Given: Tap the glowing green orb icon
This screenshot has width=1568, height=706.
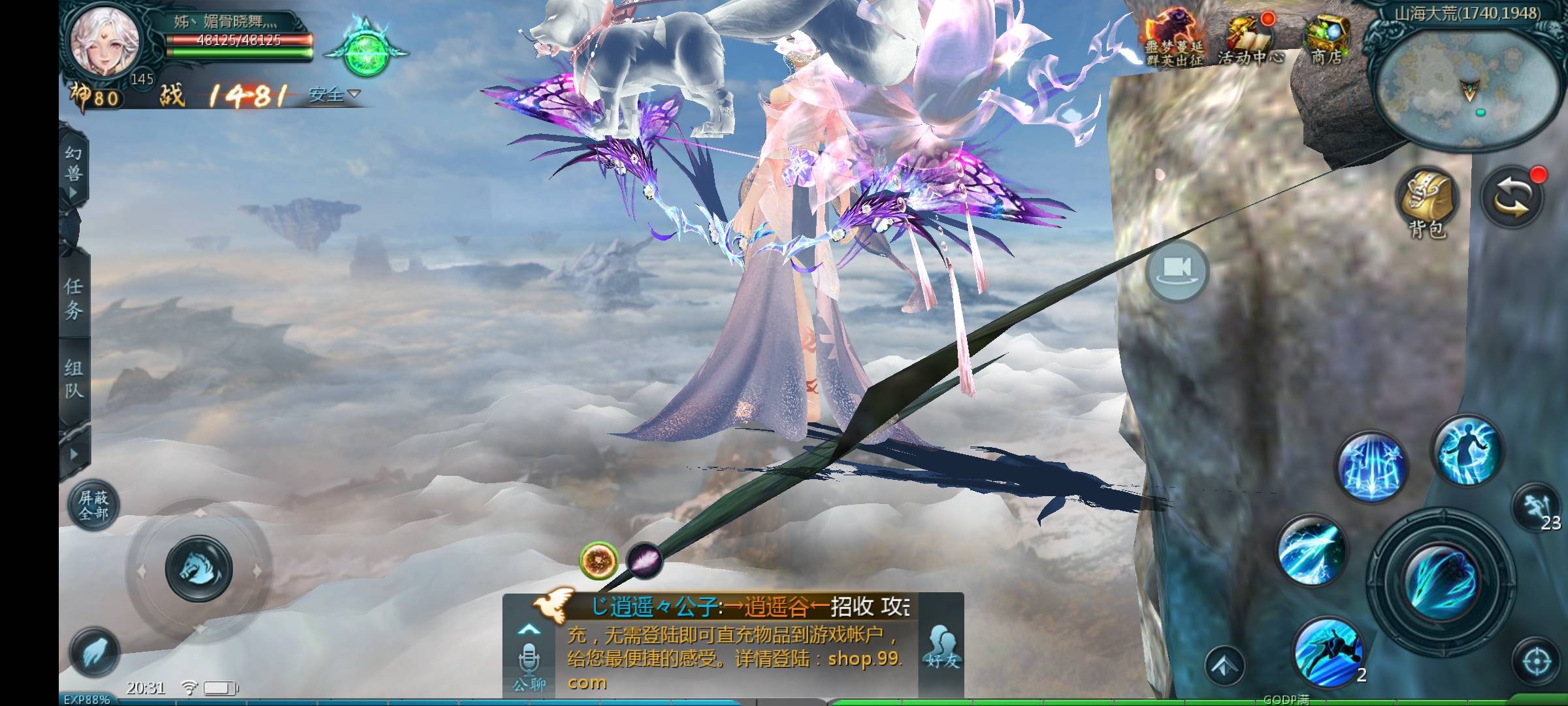Looking at the screenshot, I should pos(366,52).
